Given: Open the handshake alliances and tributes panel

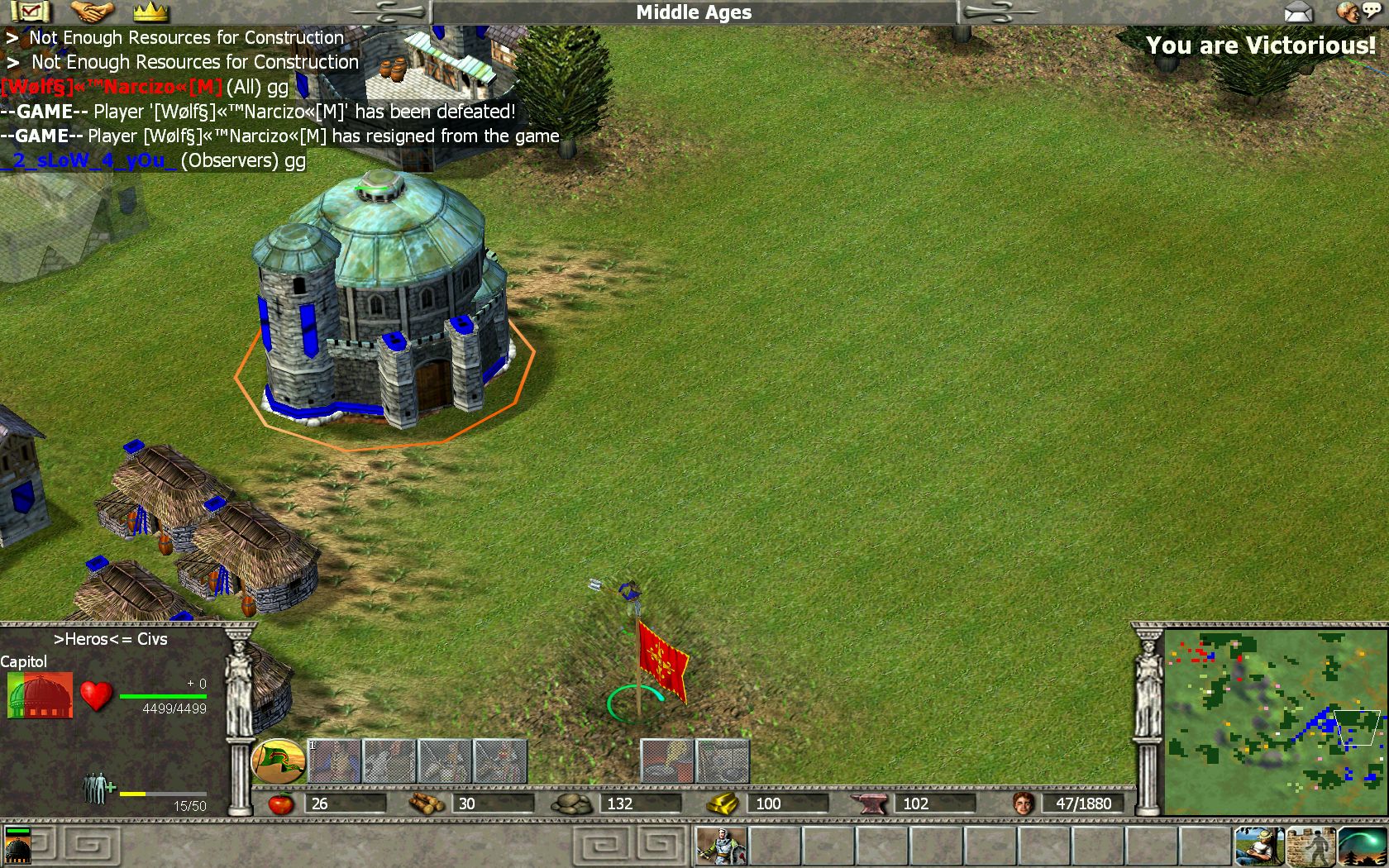Looking at the screenshot, I should pos(92,12).
